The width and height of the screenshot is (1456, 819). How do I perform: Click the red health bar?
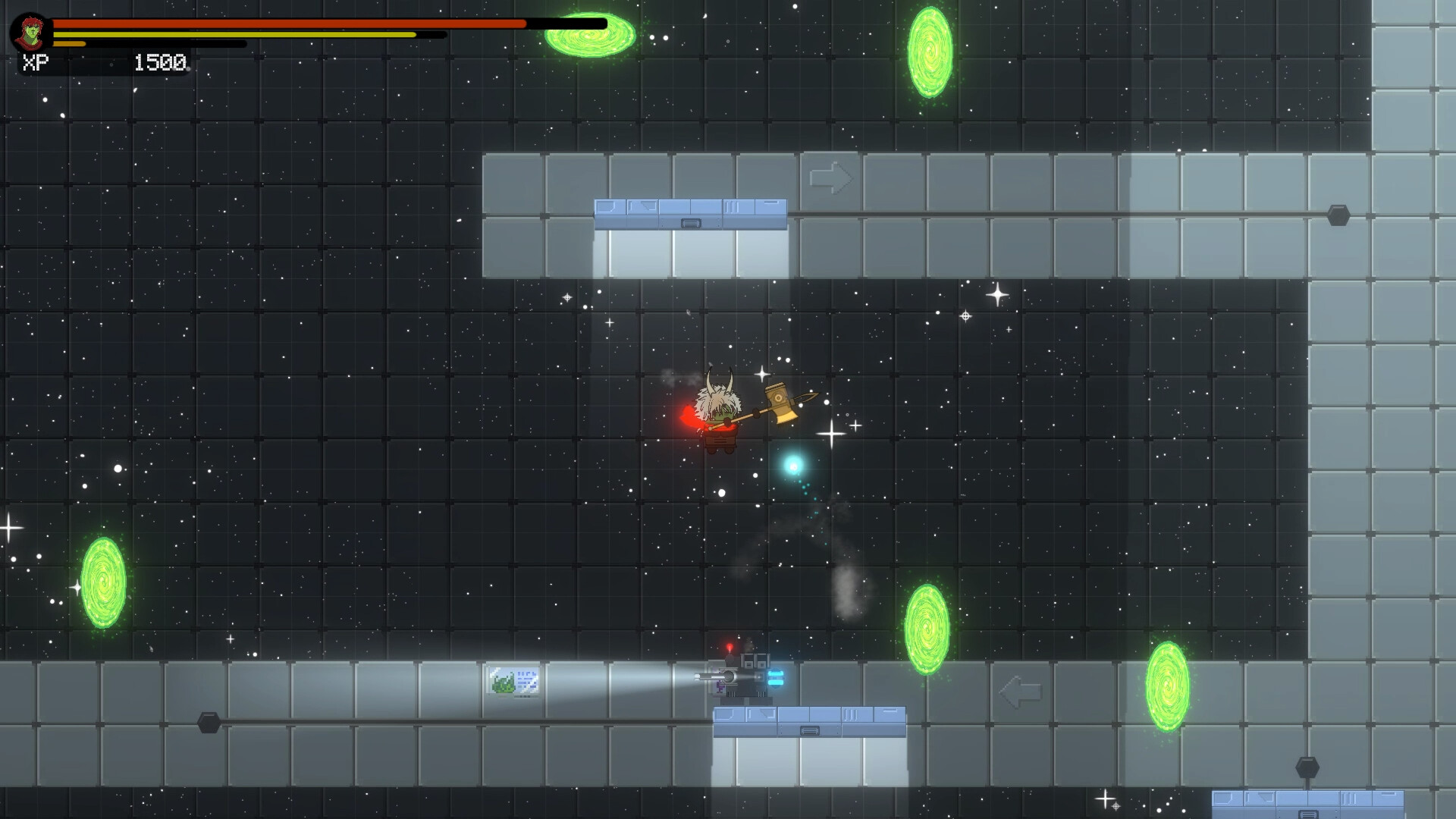pos(288,24)
